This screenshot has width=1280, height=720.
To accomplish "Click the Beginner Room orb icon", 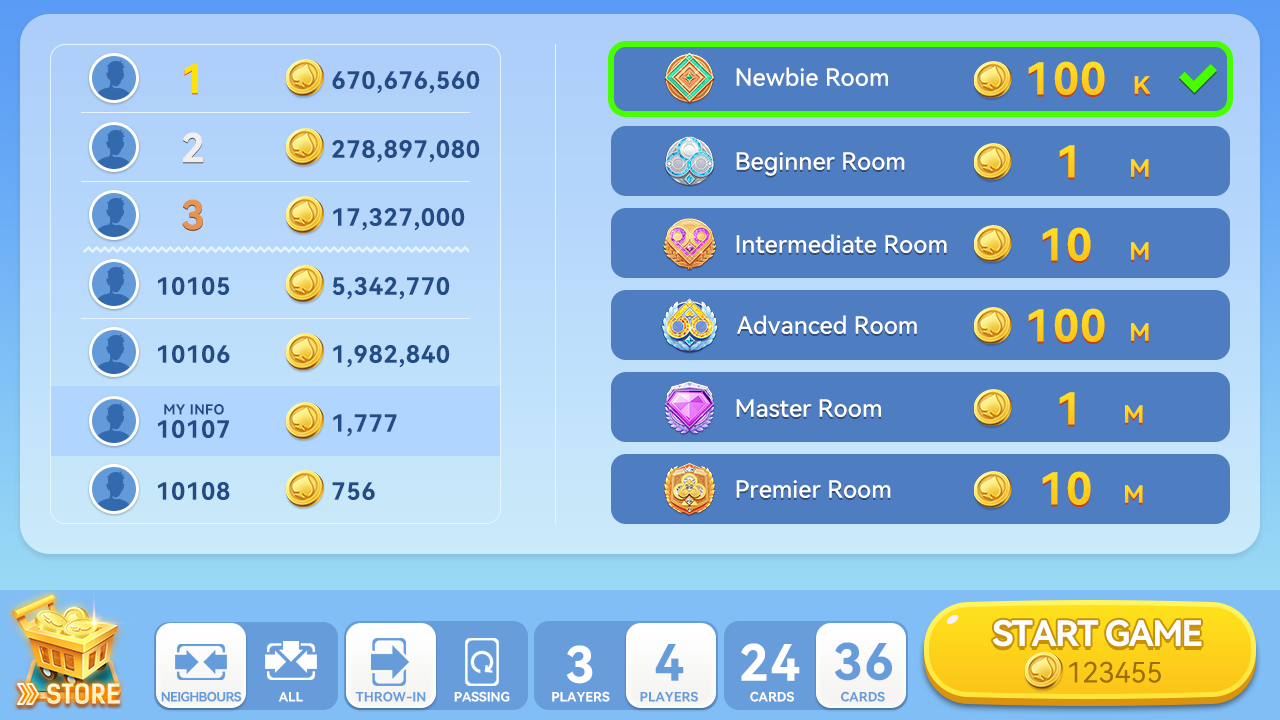I will click(688, 161).
